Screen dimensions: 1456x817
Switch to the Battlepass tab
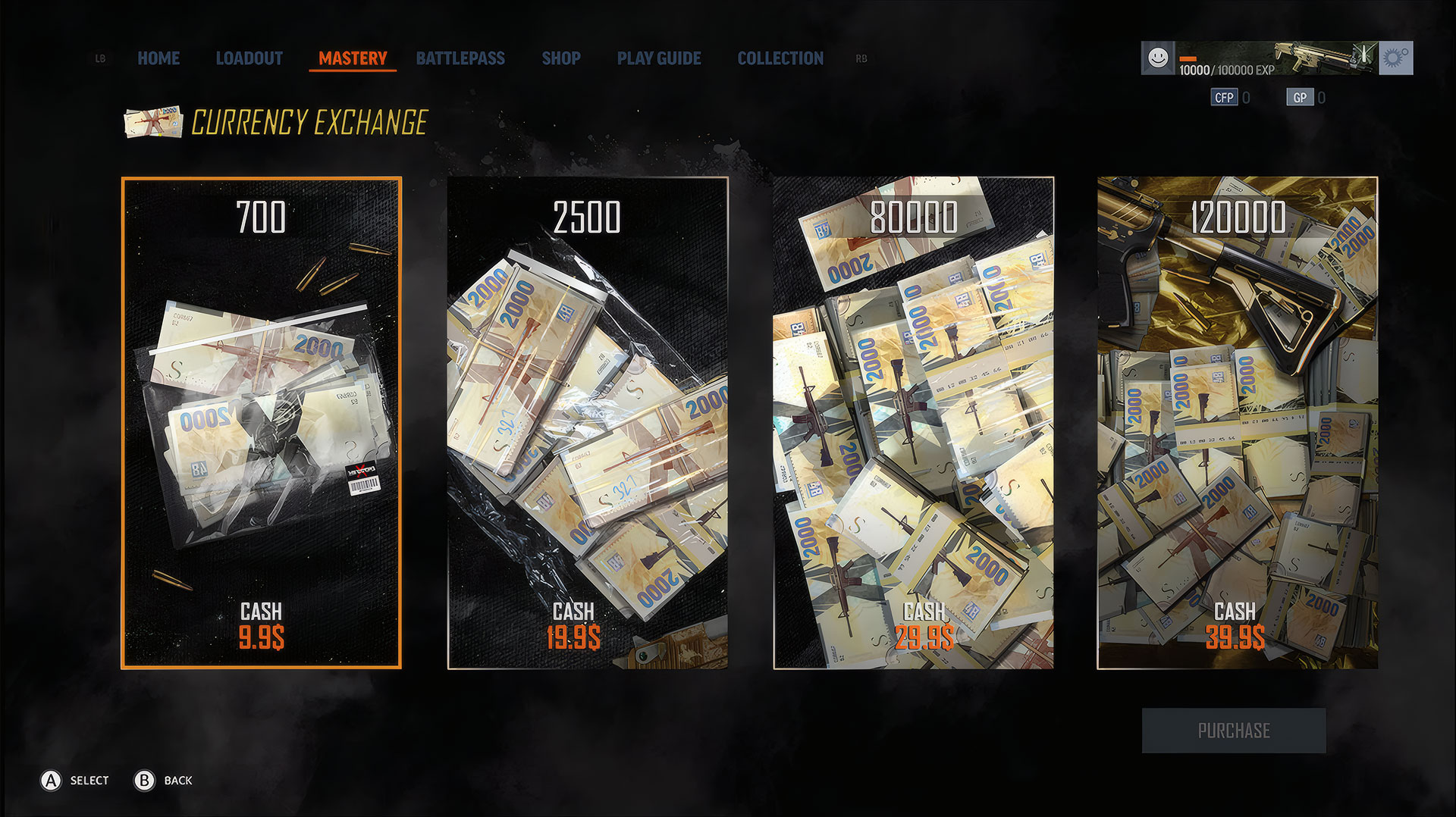460,58
